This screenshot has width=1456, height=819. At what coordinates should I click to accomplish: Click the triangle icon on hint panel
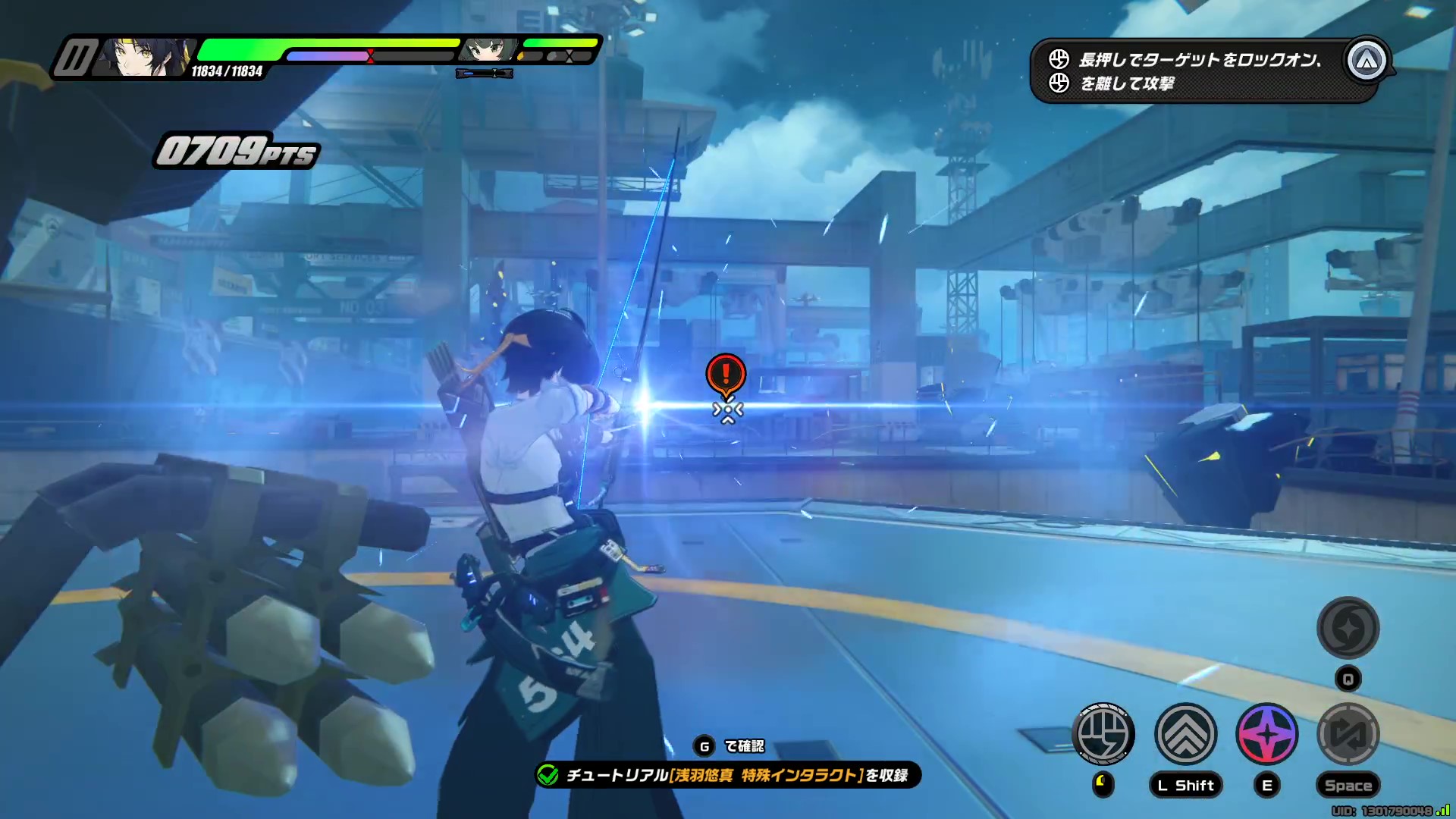pos(1367,61)
